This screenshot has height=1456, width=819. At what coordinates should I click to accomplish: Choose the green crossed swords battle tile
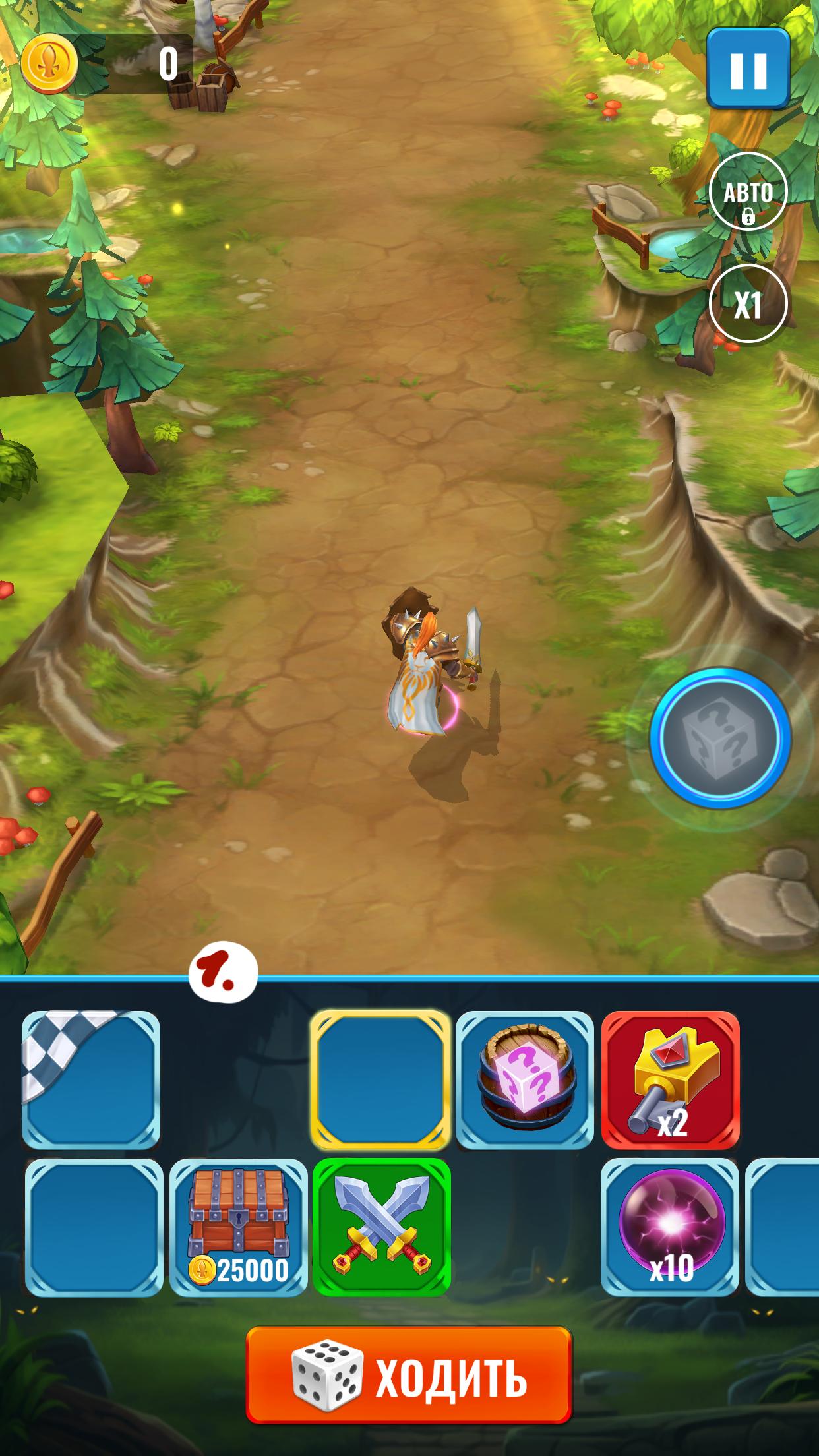pyautogui.click(x=382, y=1227)
